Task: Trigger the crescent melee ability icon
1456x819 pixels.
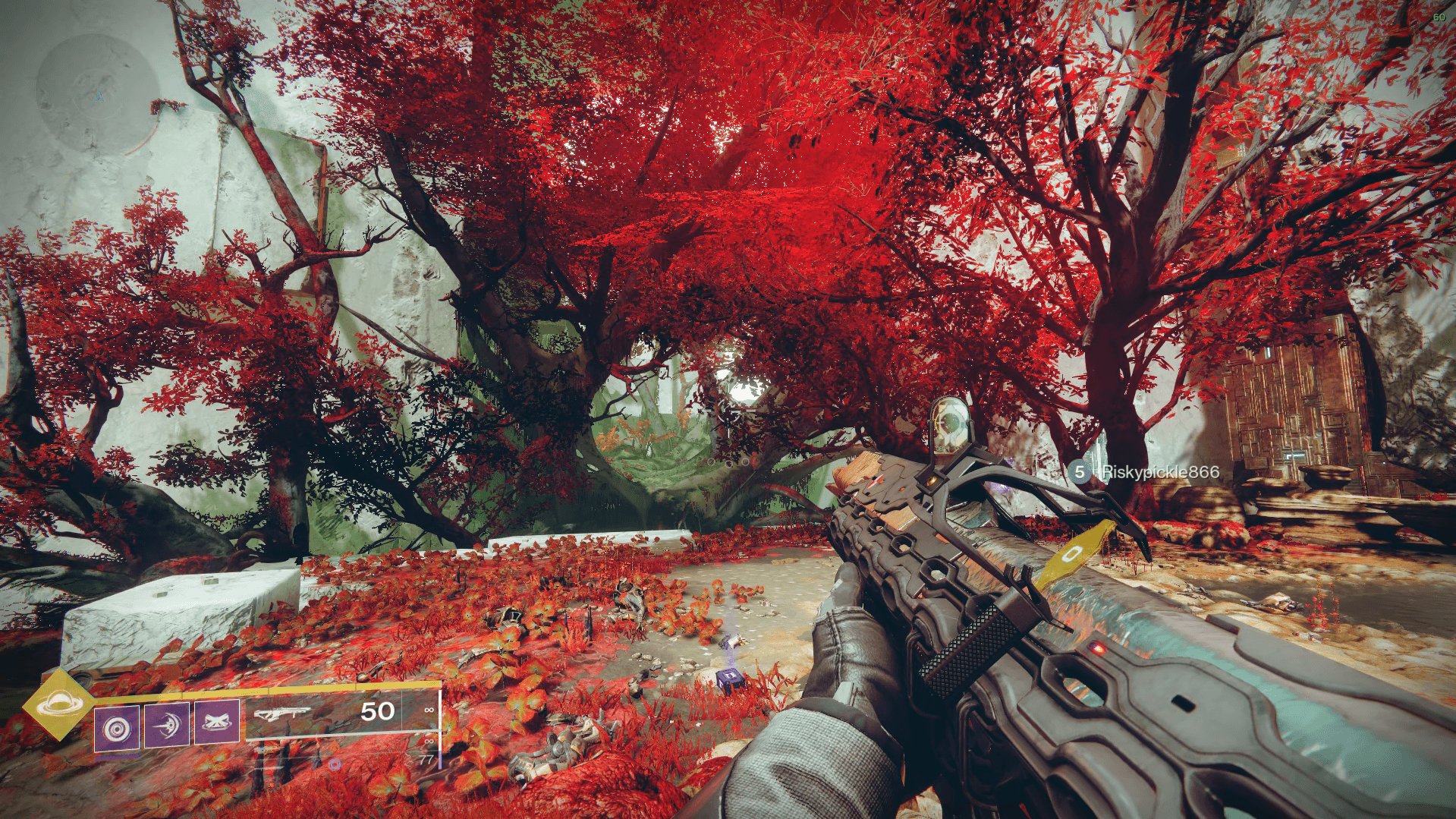Action: point(167,725)
